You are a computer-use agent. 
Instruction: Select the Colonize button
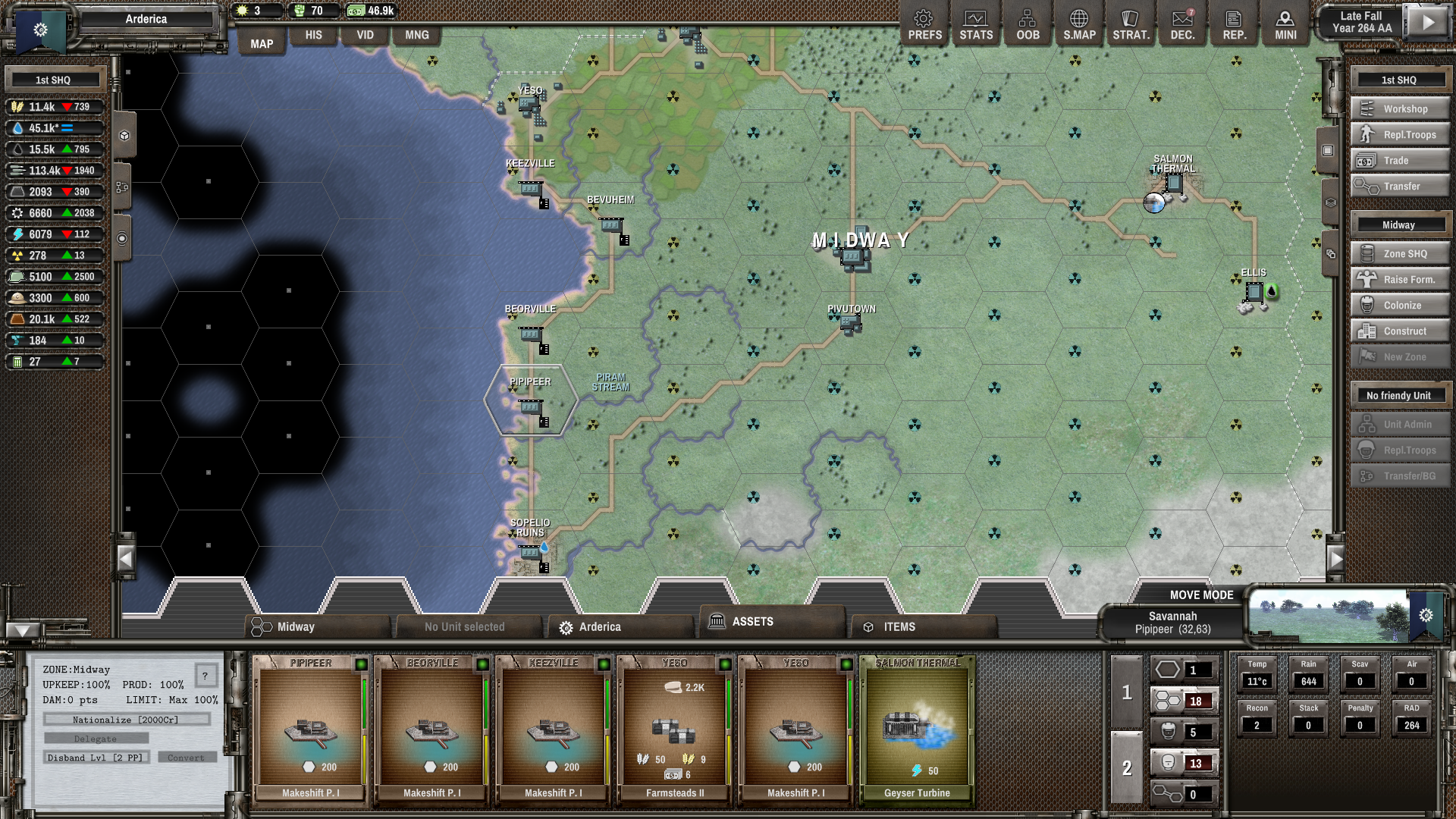(1400, 306)
